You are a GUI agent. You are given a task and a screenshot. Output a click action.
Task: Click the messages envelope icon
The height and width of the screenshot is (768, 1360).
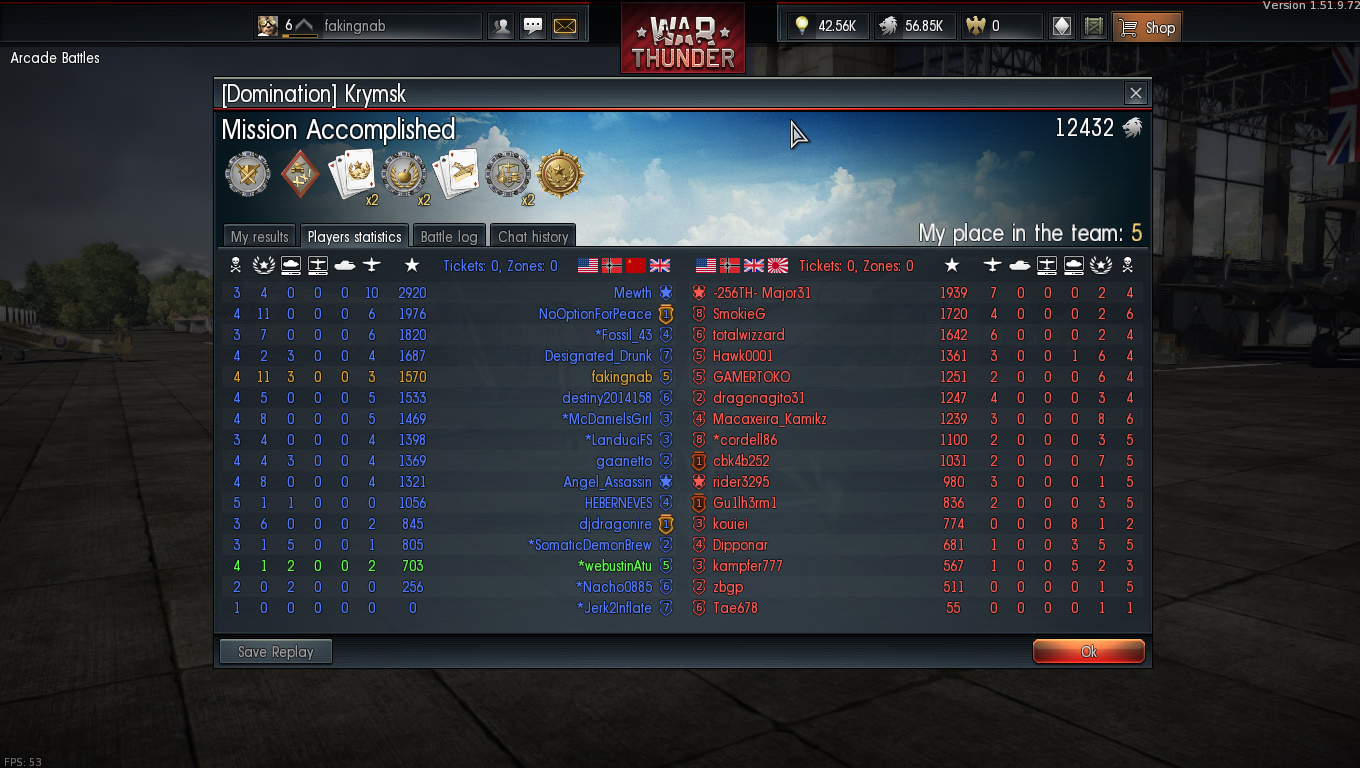tap(565, 25)
